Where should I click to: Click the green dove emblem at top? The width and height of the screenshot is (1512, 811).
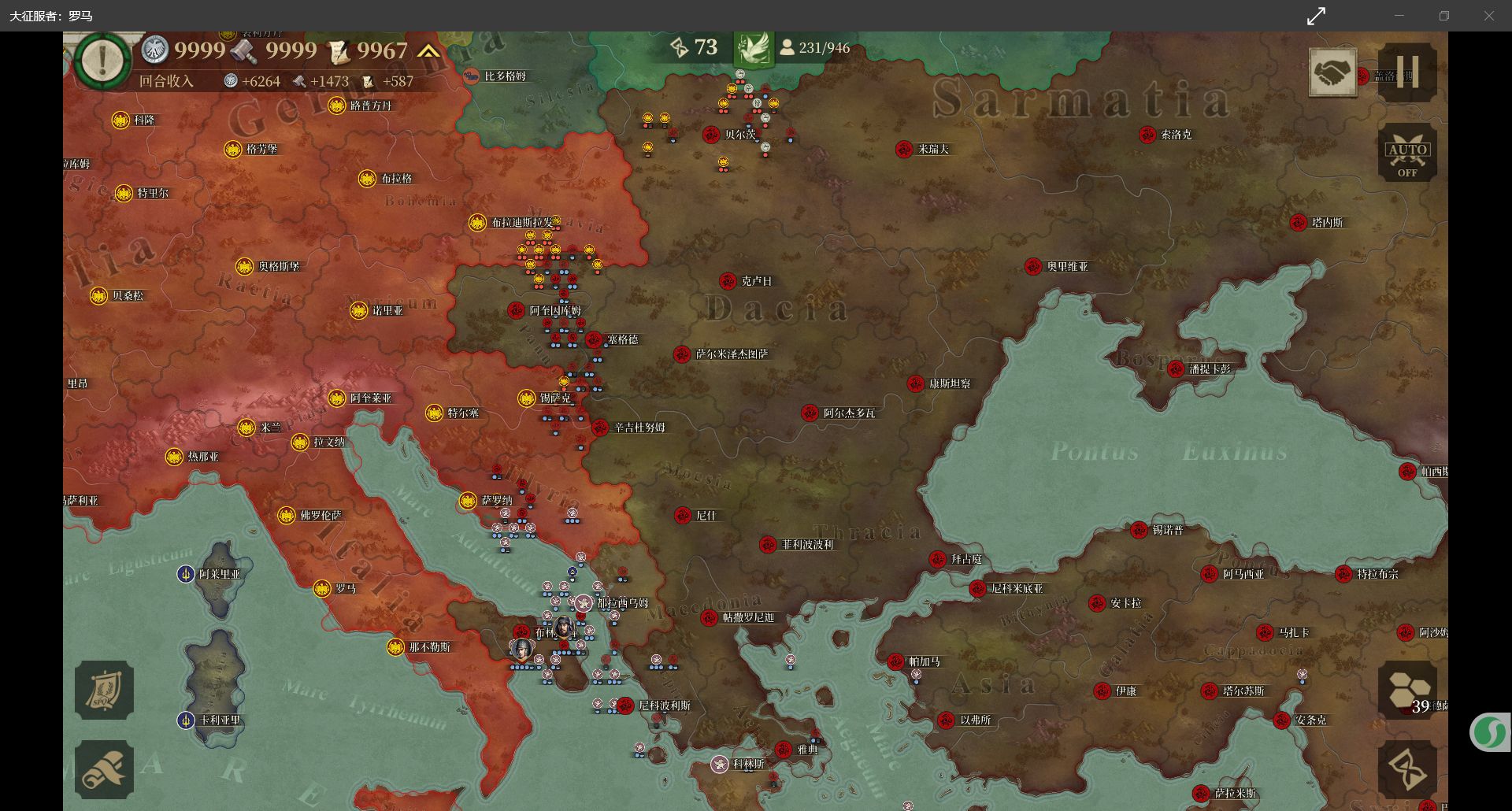(x=752, y=49)
